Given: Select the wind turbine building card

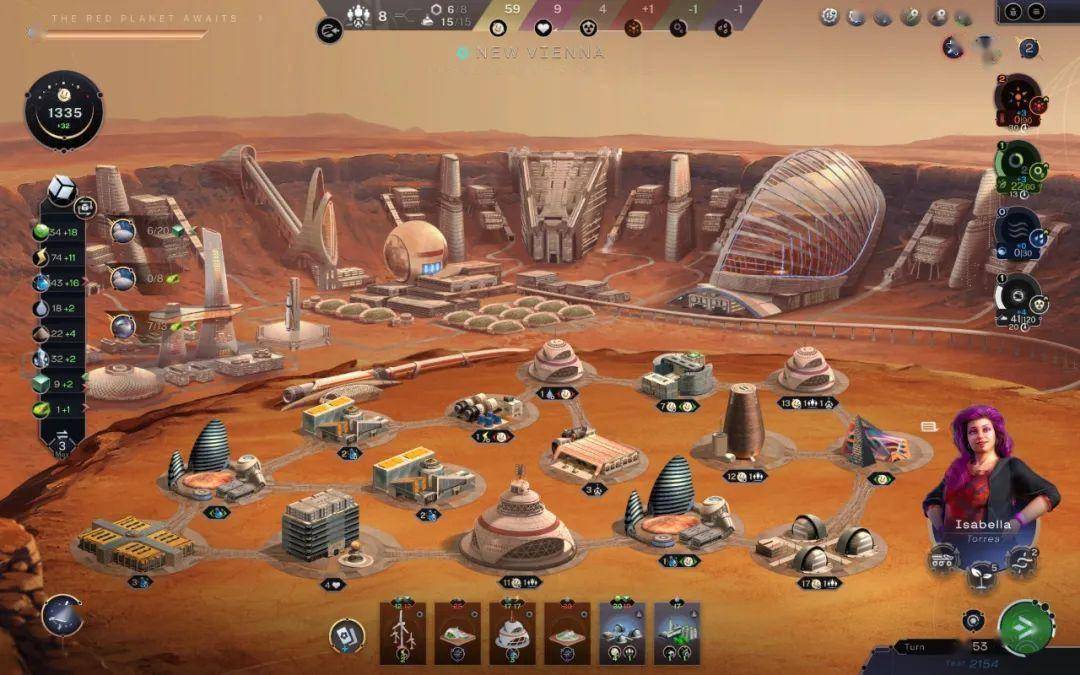Looking at the screenshot, I should (402, 633).
